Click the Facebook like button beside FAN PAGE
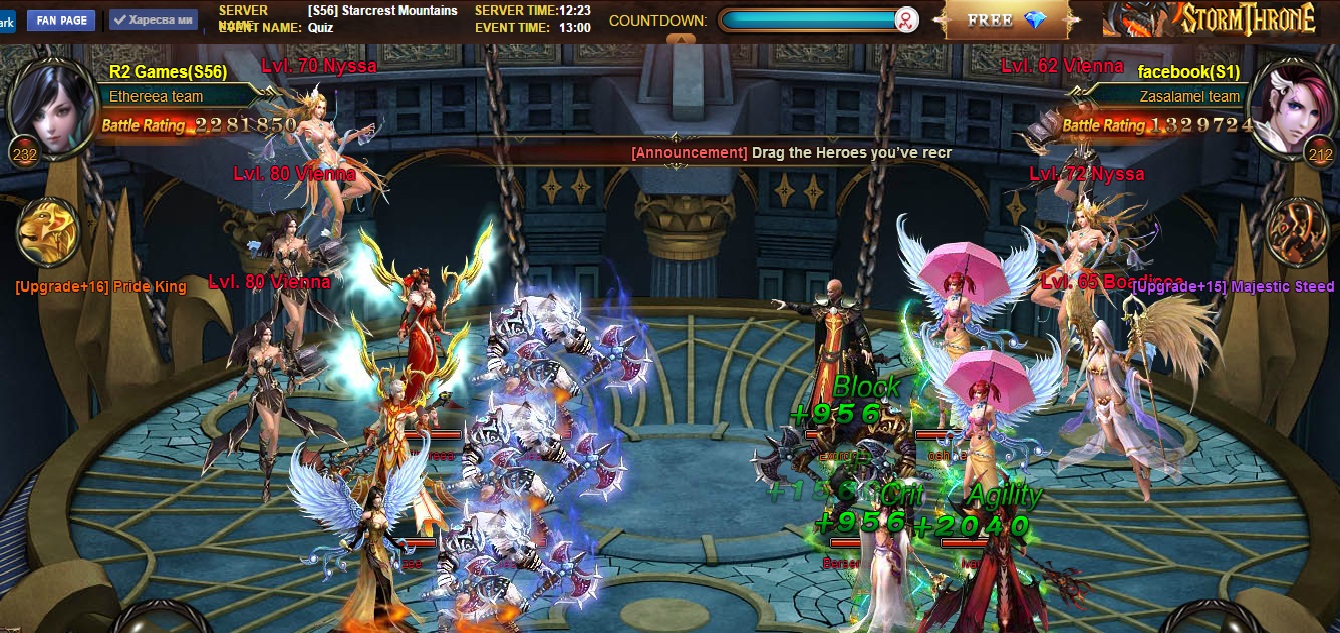1340x633 pixels. coord(152,20)
